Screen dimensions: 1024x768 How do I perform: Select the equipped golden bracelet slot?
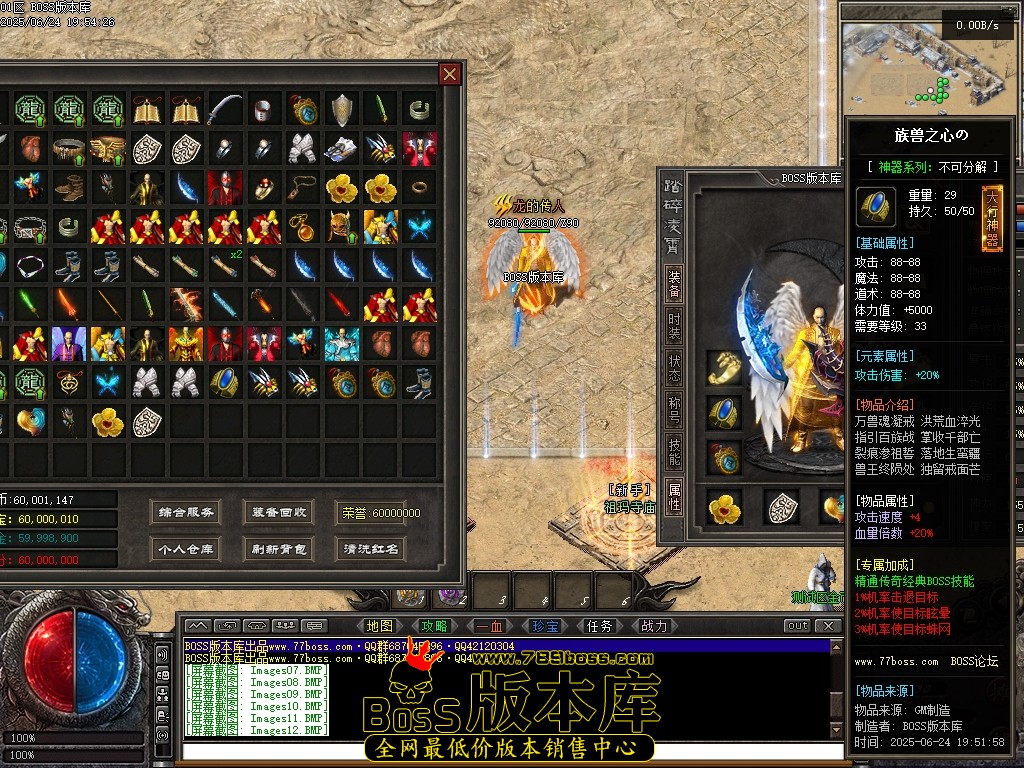724,367
